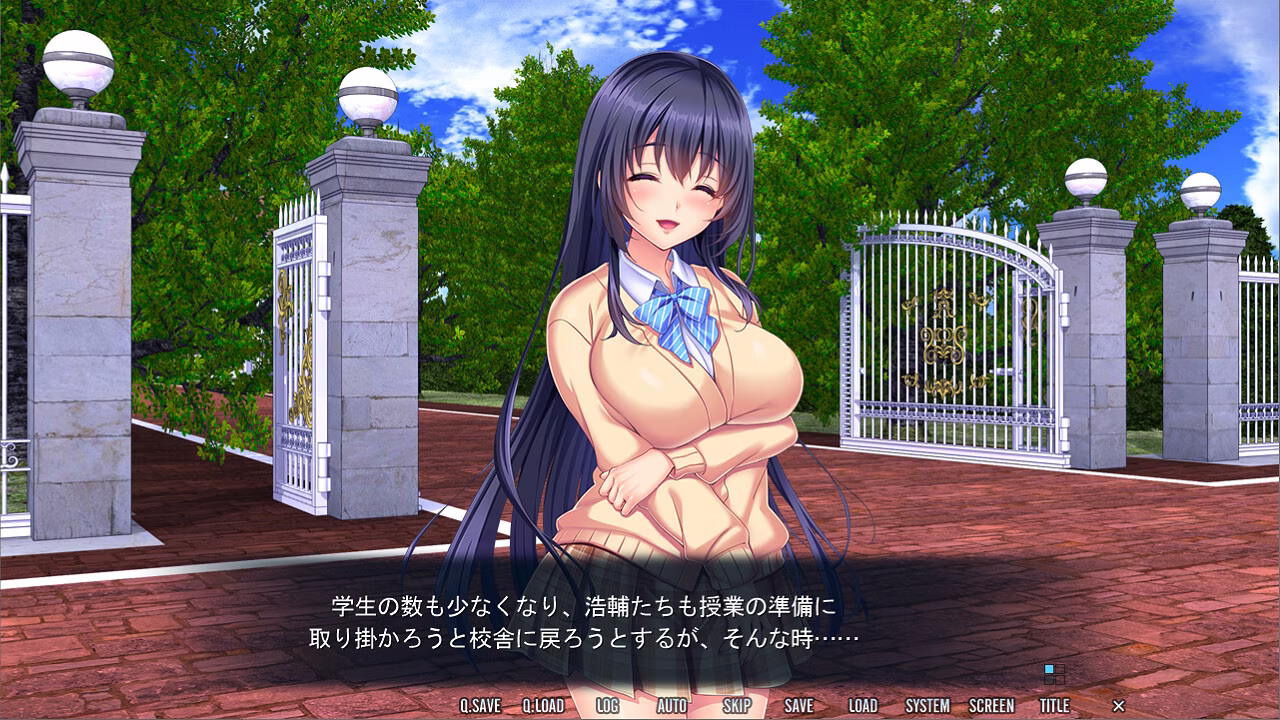Click Q.LOAD to restore the quick save

(x=543, y=704)
